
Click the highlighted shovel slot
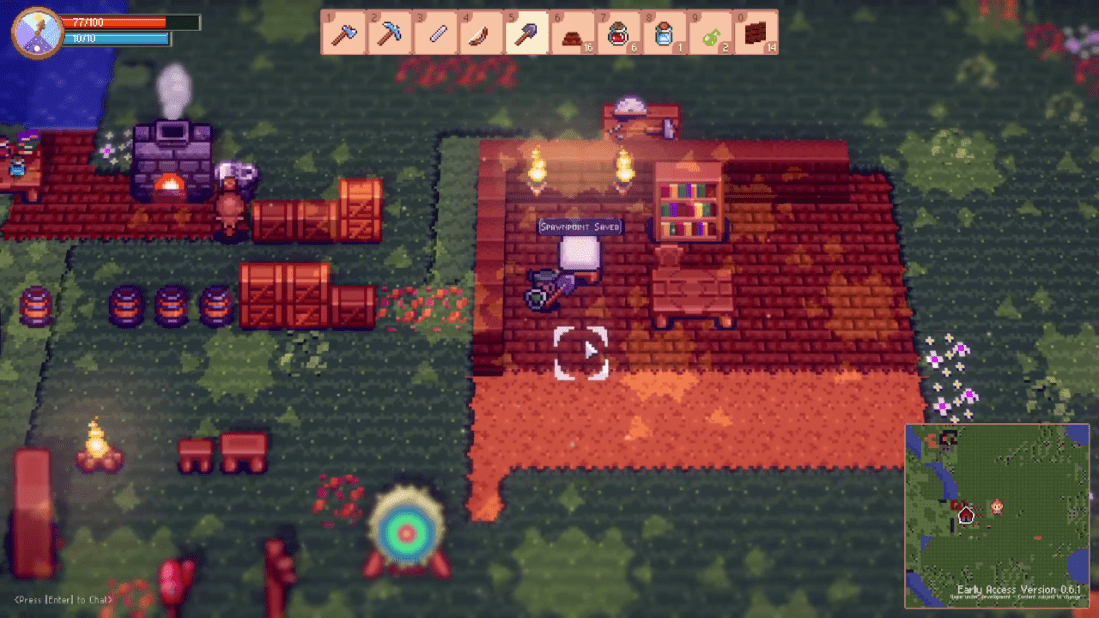pyautogui.click(x=526, y=33)
